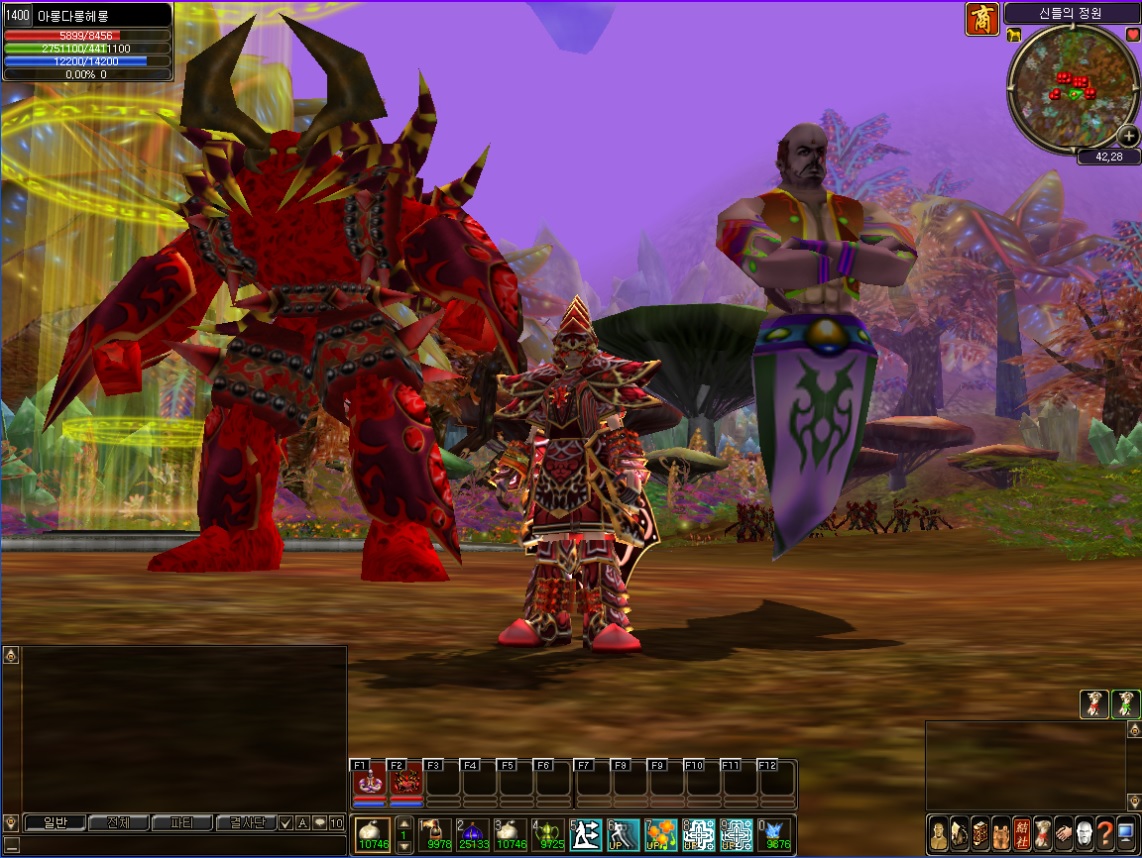This screenshot has width=1142, height=858.
Task: Click the hotbar page up arrow
Action: (404, 822)
